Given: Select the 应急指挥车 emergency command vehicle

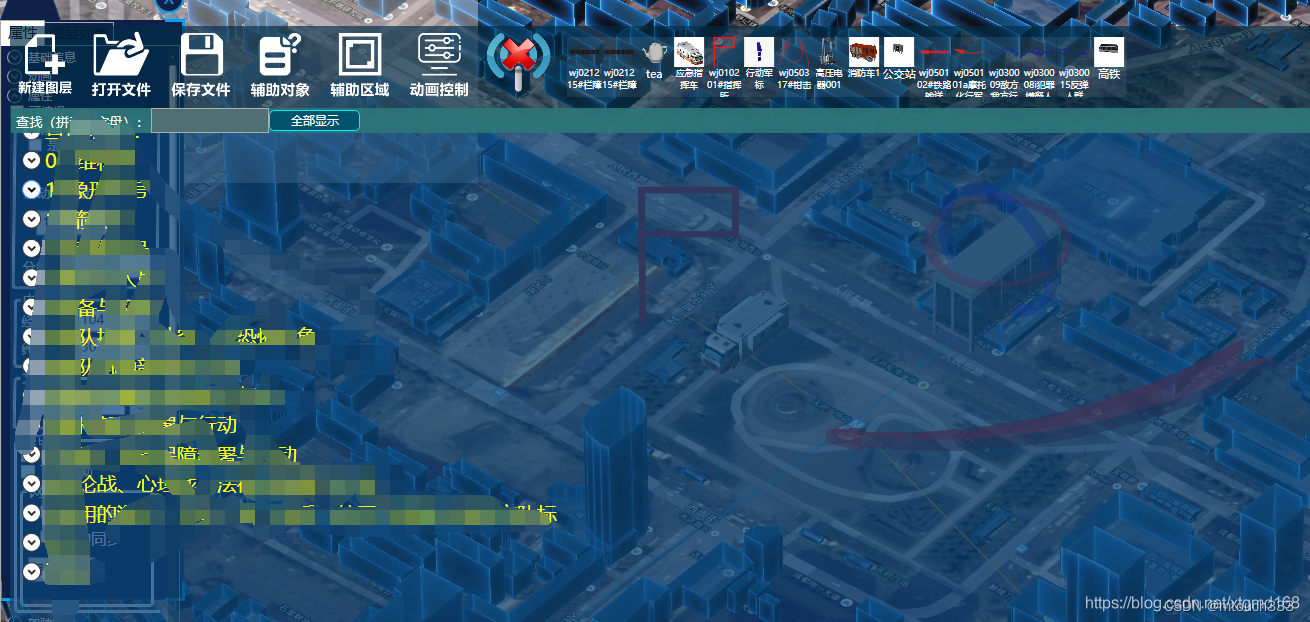Looking at the screenshot, I should coord(689,53).
